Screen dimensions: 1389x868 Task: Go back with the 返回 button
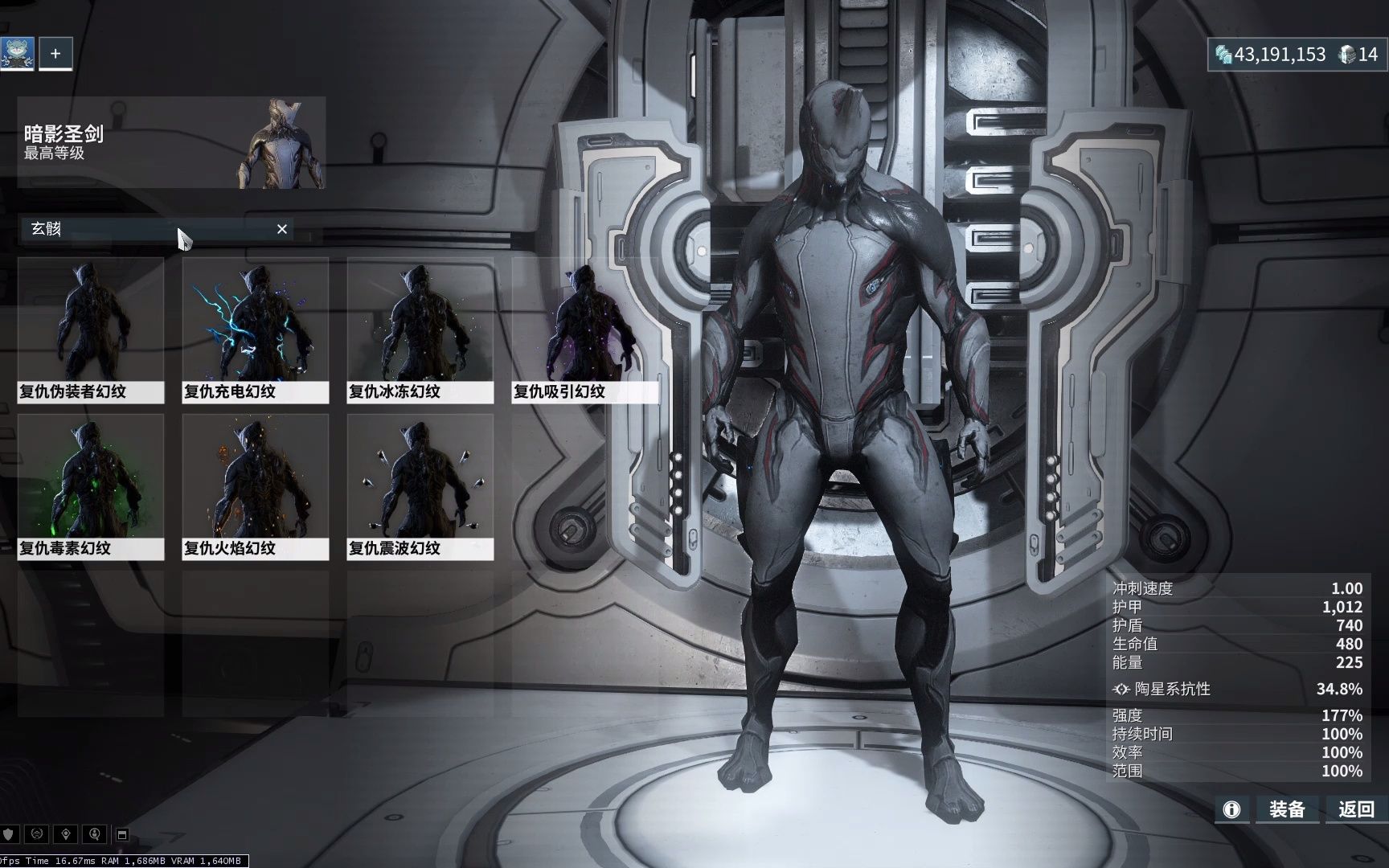pos(1356,809)
